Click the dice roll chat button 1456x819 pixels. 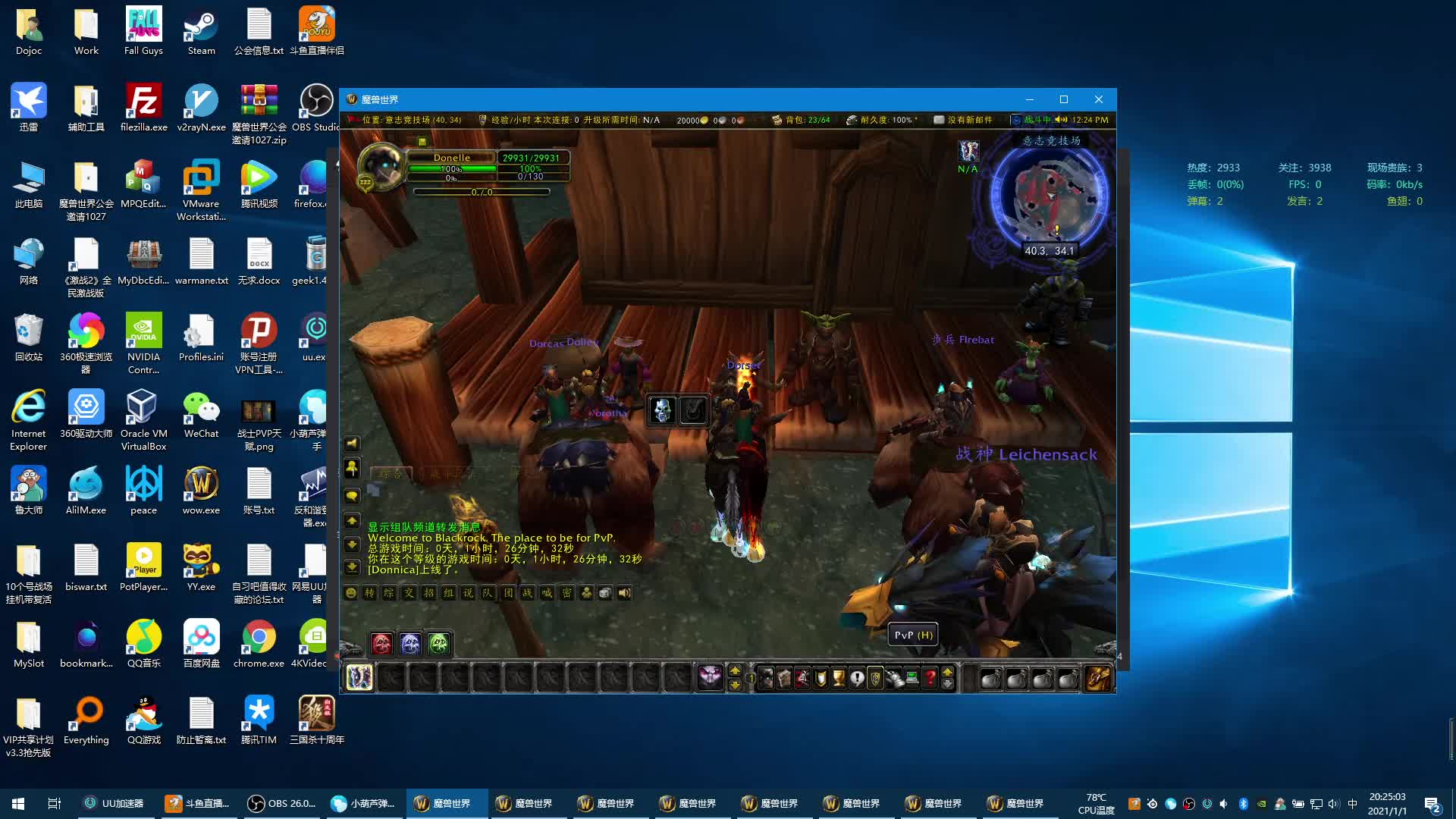[x=605, y=593]
